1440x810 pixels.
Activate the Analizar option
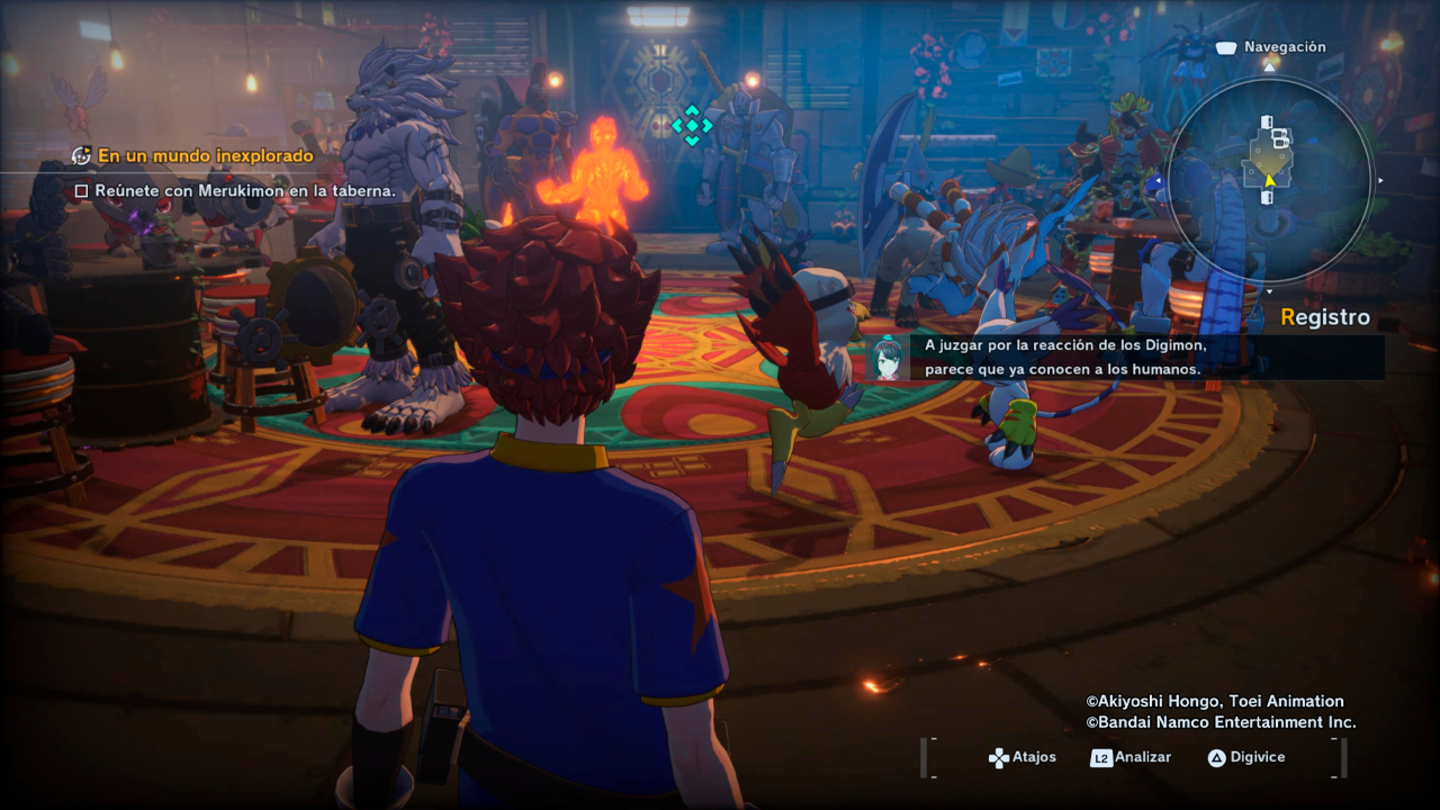coord(1131,757)
